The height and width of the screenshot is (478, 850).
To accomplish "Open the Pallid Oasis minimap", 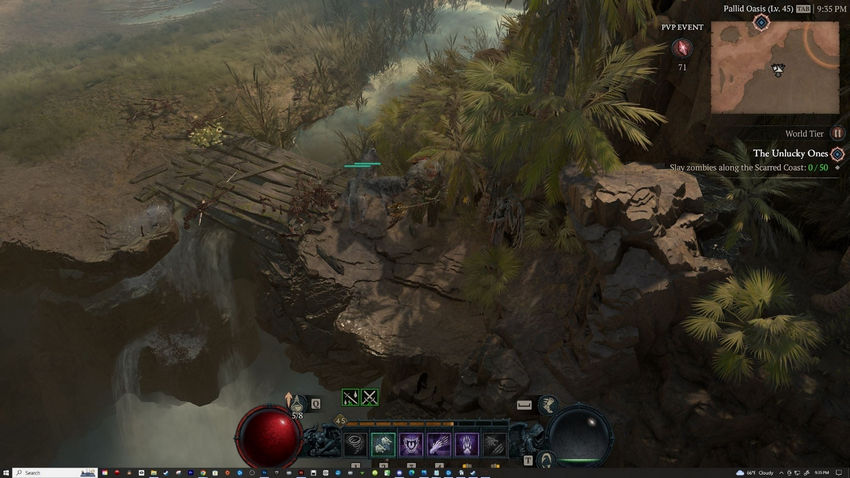I will [x=775, y=66].
